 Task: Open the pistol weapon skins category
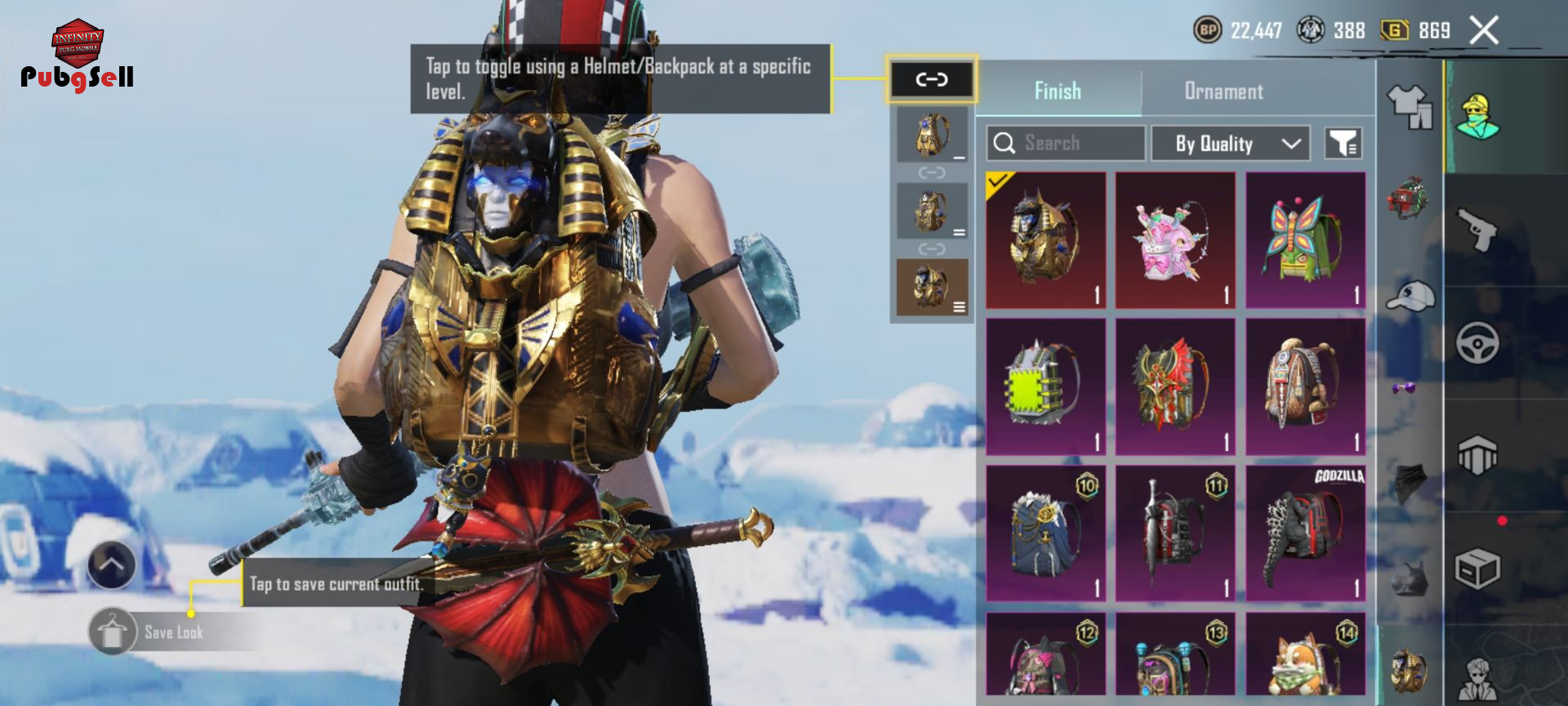coord(1477,230)
